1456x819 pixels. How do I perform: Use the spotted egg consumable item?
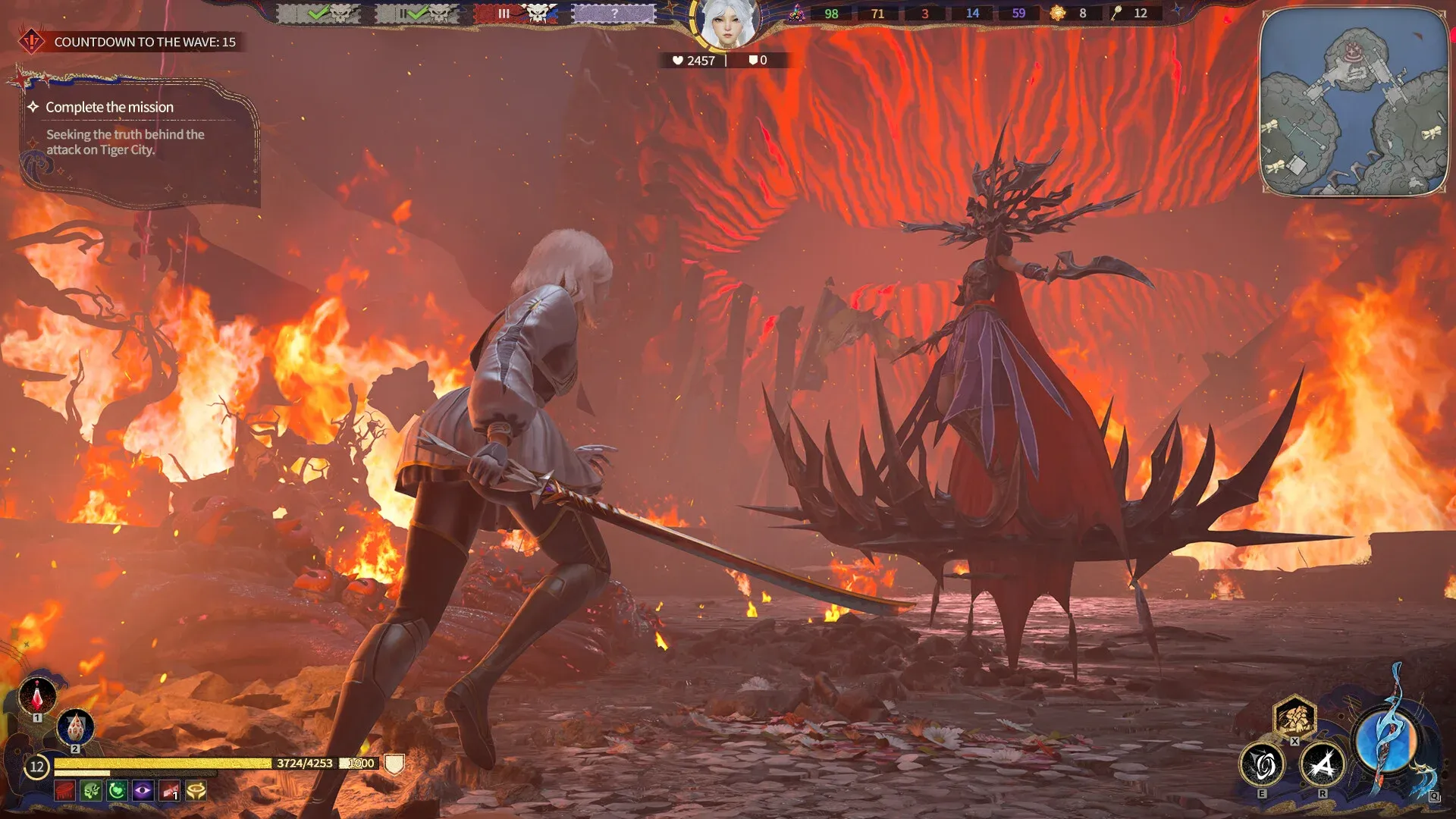click(75, 727)
